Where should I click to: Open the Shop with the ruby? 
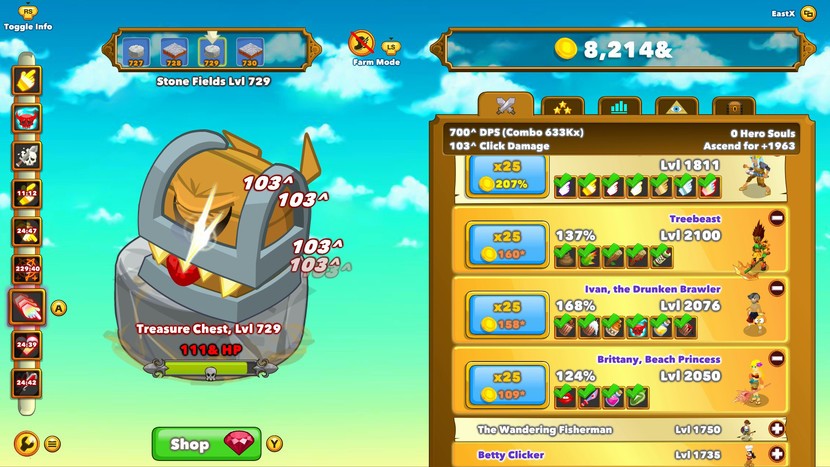point(206,443)
